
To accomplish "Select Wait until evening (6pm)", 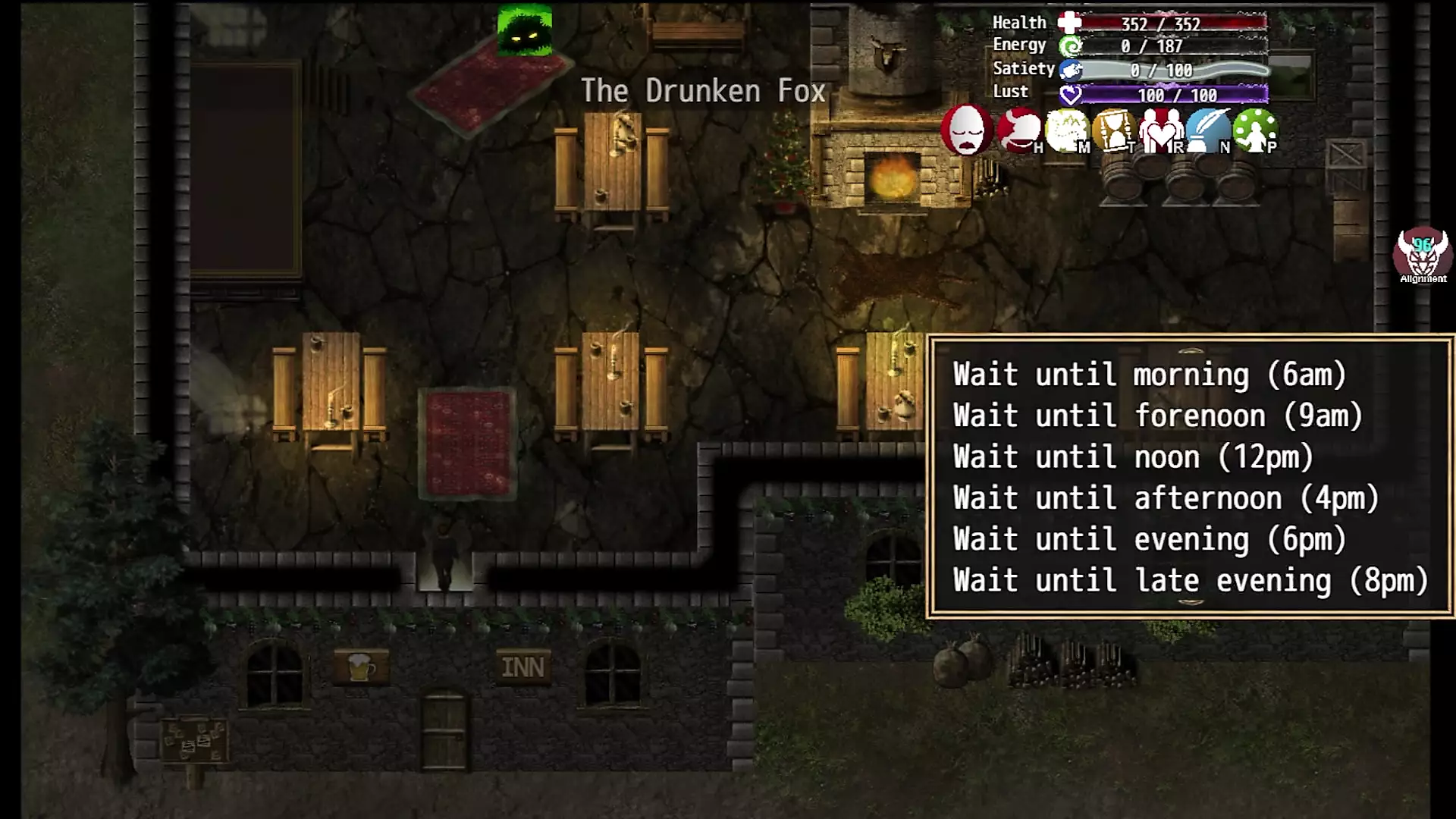I will 1149,539.
